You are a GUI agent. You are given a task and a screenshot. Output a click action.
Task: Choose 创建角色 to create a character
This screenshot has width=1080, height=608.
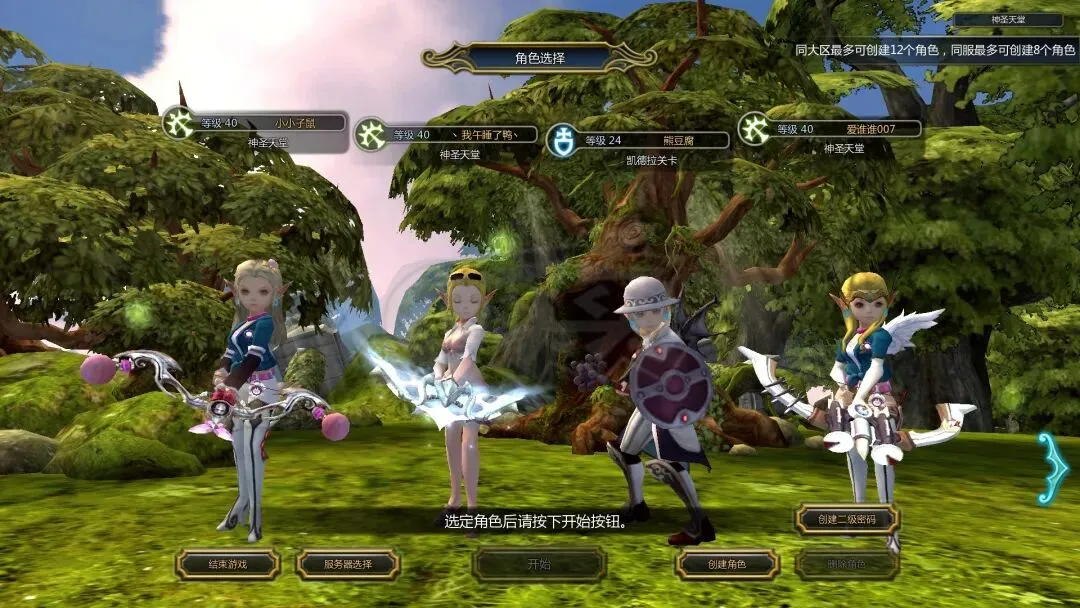727,564
